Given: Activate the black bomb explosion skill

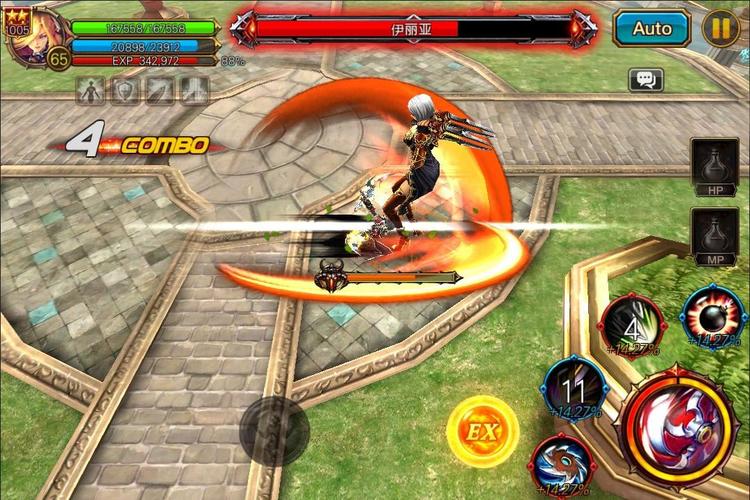Looking at the screenshot, I should (714, 318).
